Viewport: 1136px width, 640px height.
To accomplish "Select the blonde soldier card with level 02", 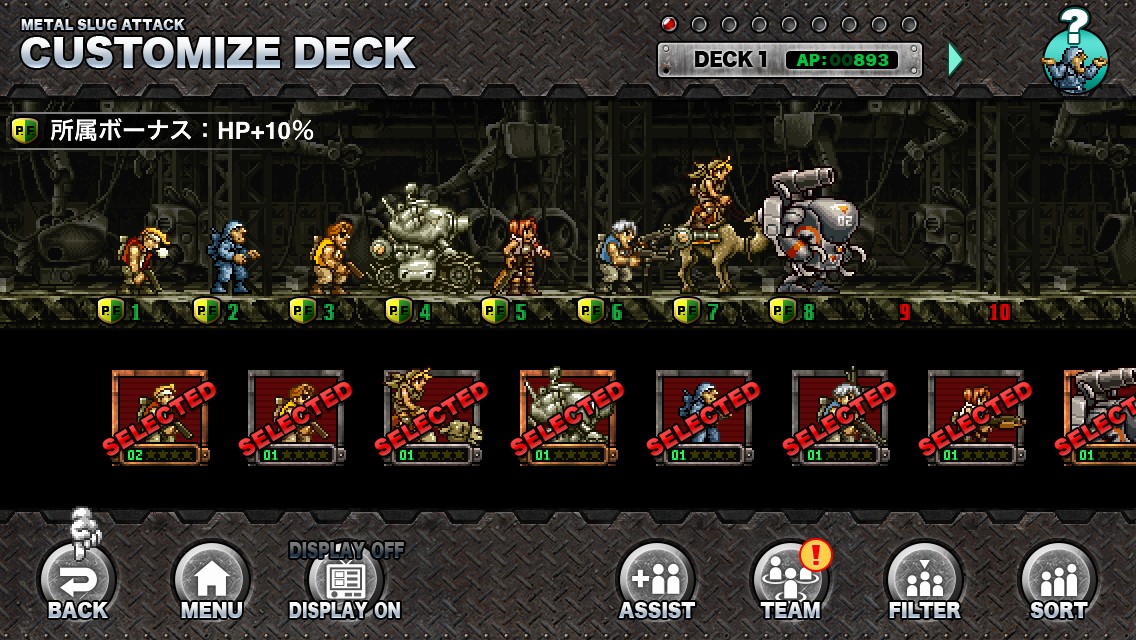I will 160,417.
